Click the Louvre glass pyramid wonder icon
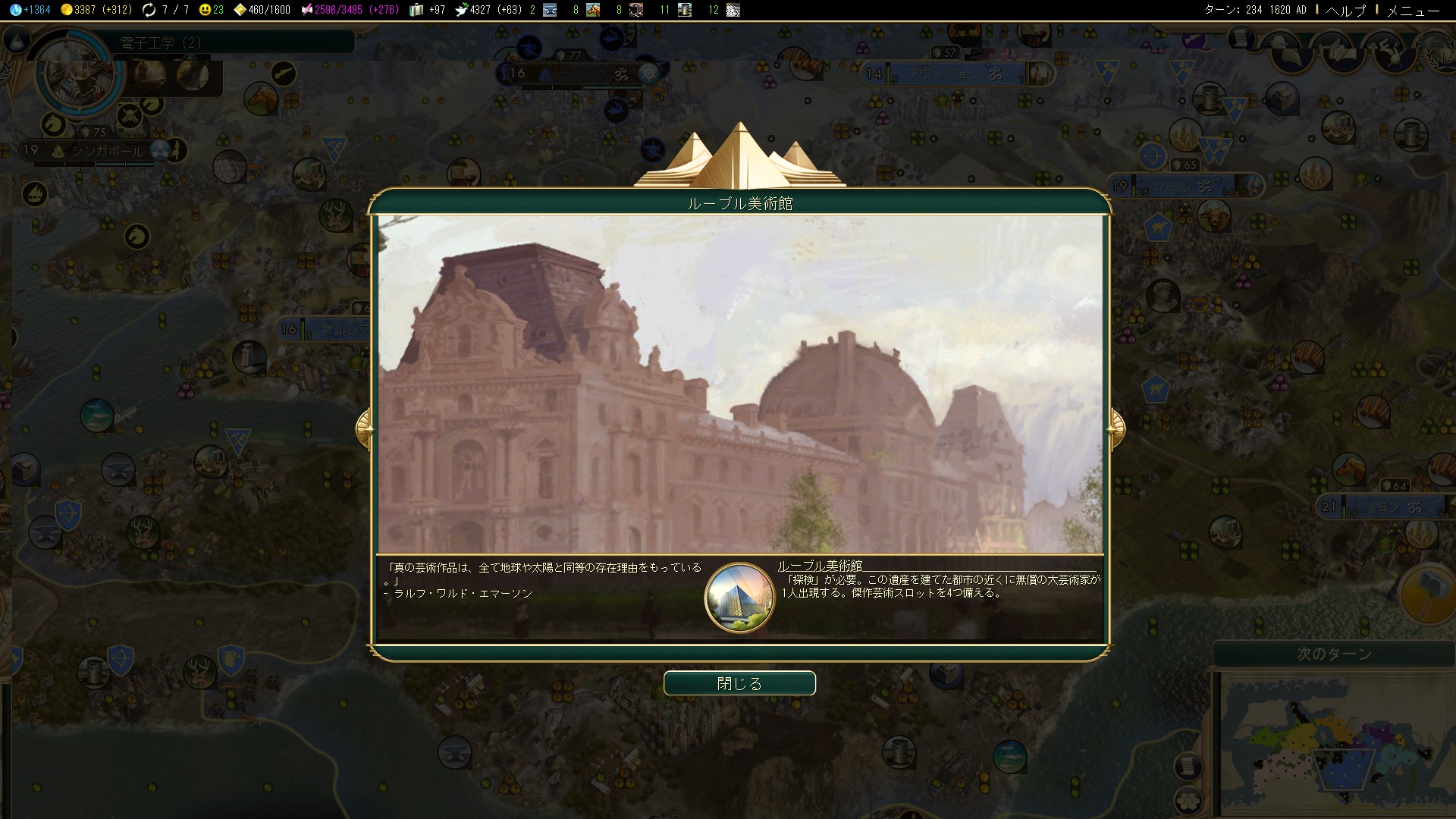This screenshot has height=819, width=1456. (x=739, y=598)
